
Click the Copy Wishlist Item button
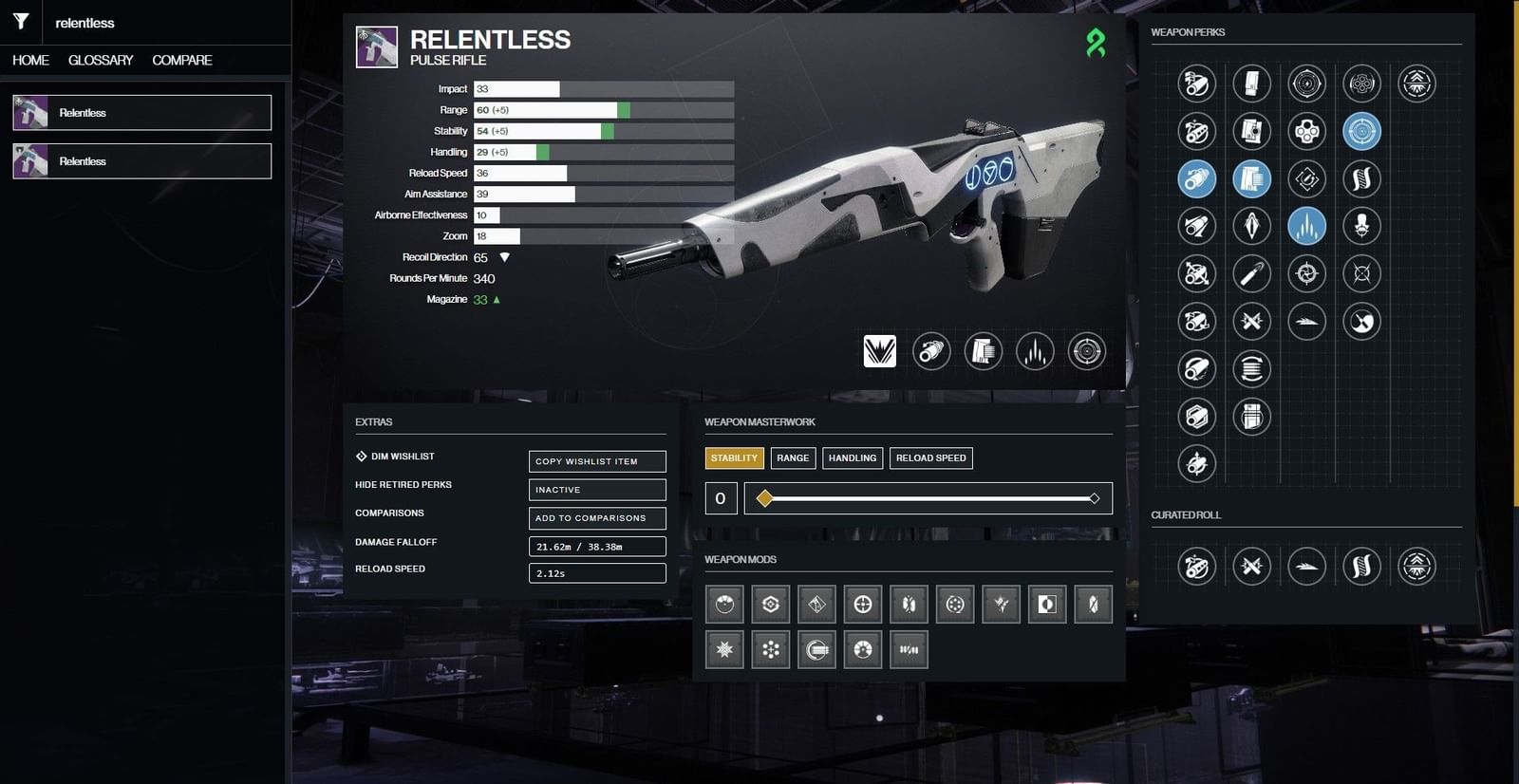(596, 461)
